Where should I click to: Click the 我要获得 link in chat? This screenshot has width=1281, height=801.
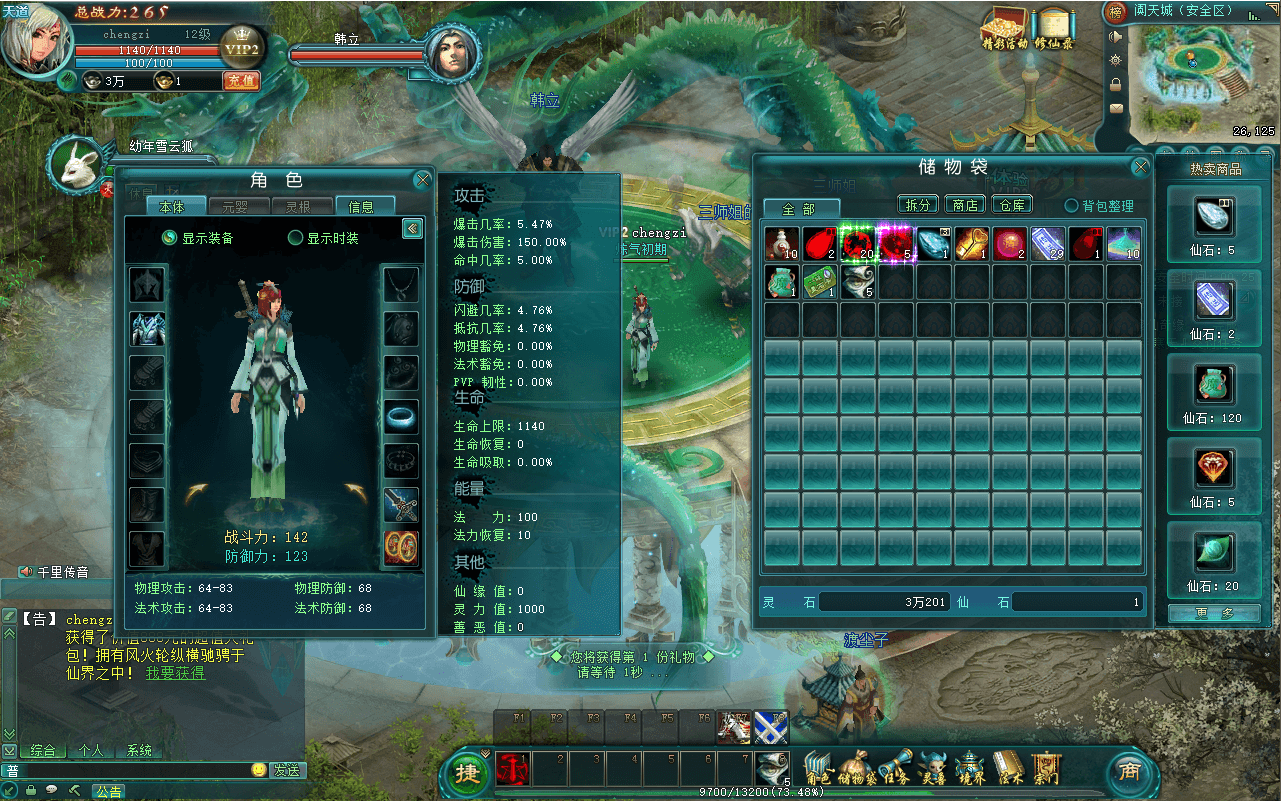176,673
